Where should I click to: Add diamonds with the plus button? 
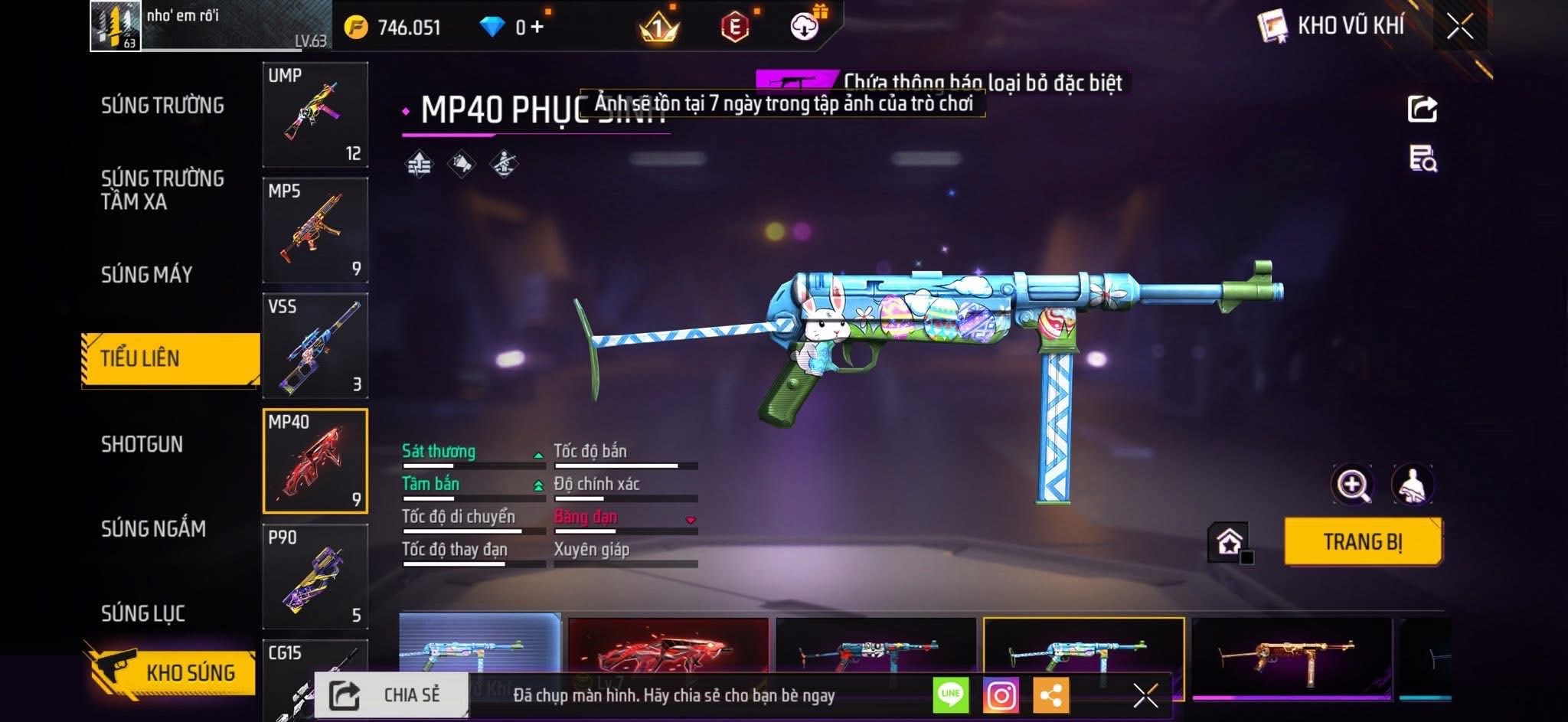click(x=537, y=28)
